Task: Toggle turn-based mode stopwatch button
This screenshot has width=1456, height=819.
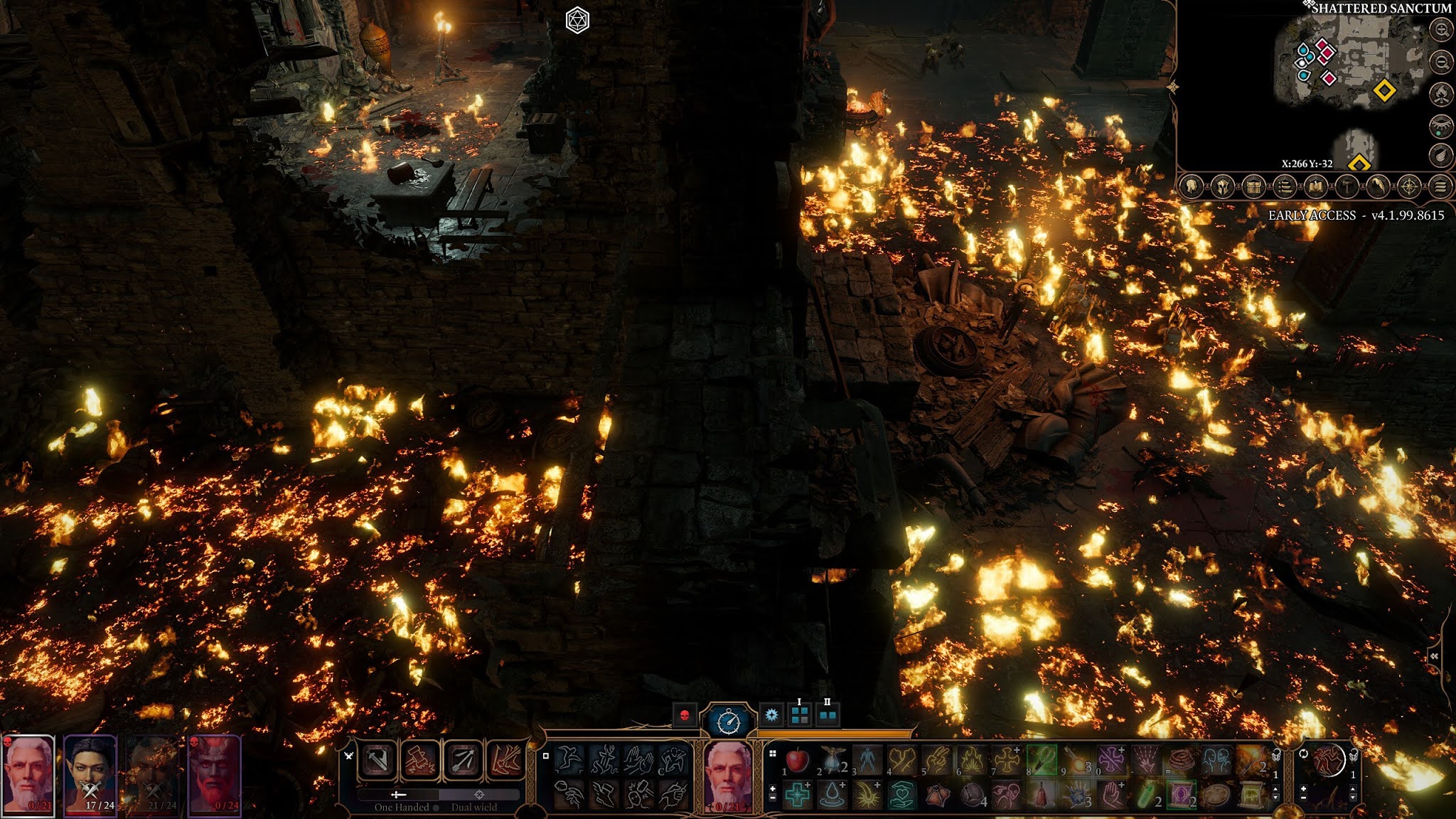Action: coord(728,722)
